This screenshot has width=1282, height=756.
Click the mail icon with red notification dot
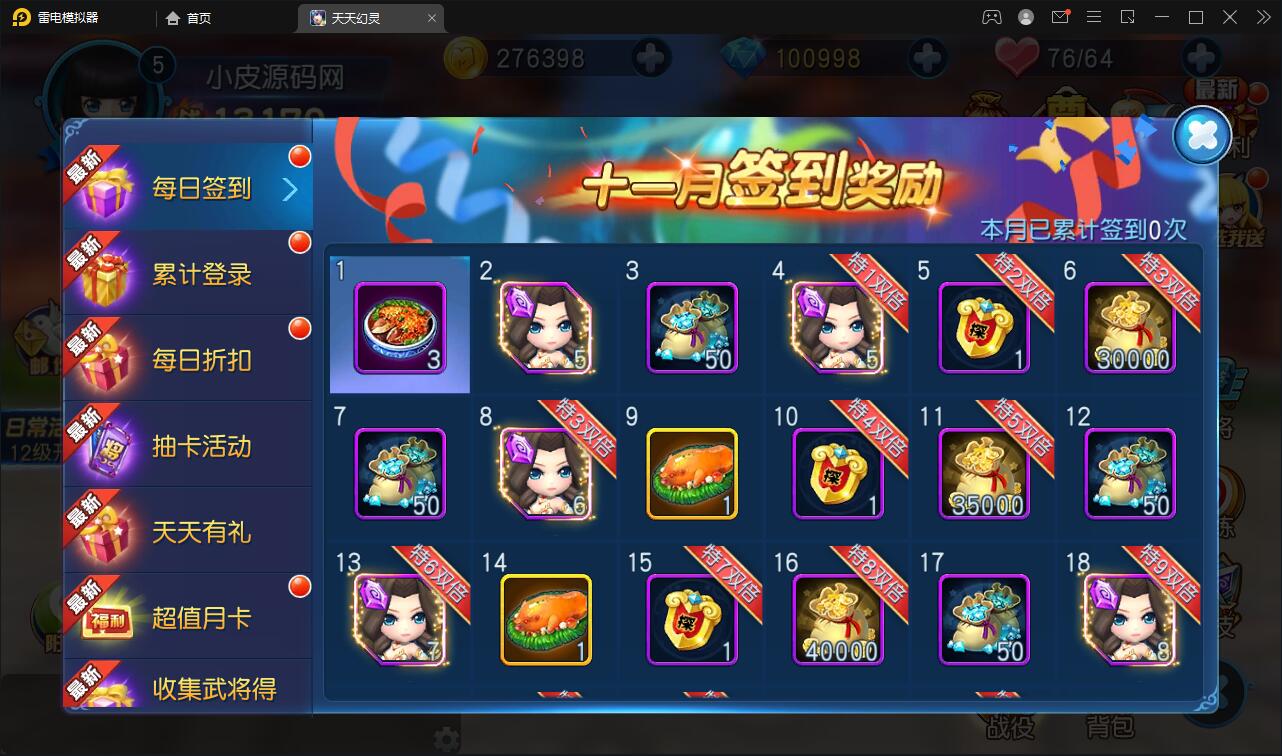pos(1059,17)
